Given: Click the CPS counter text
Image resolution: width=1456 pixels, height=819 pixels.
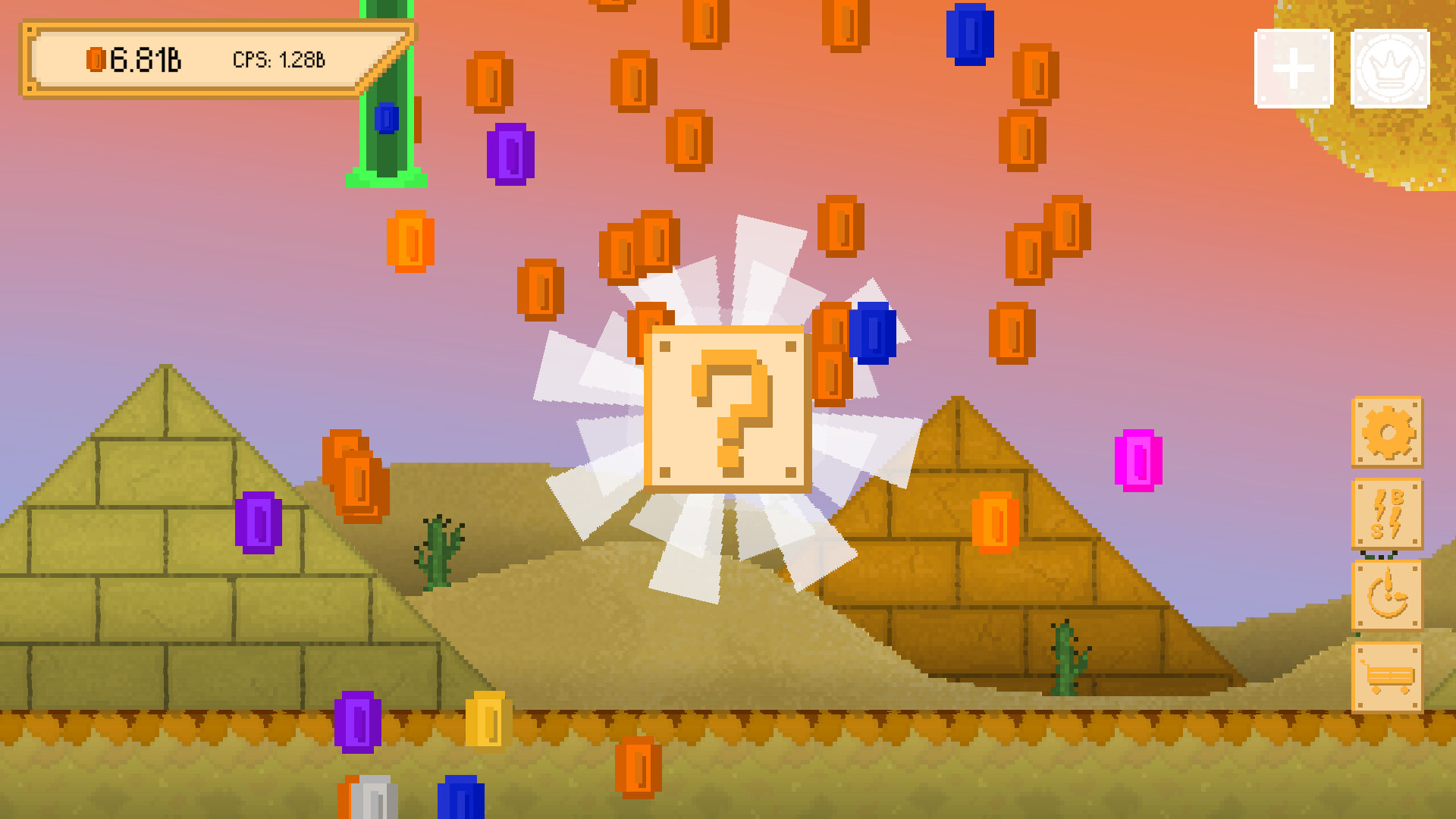Looking at the screenshot, I should click(x=281, y=58).
